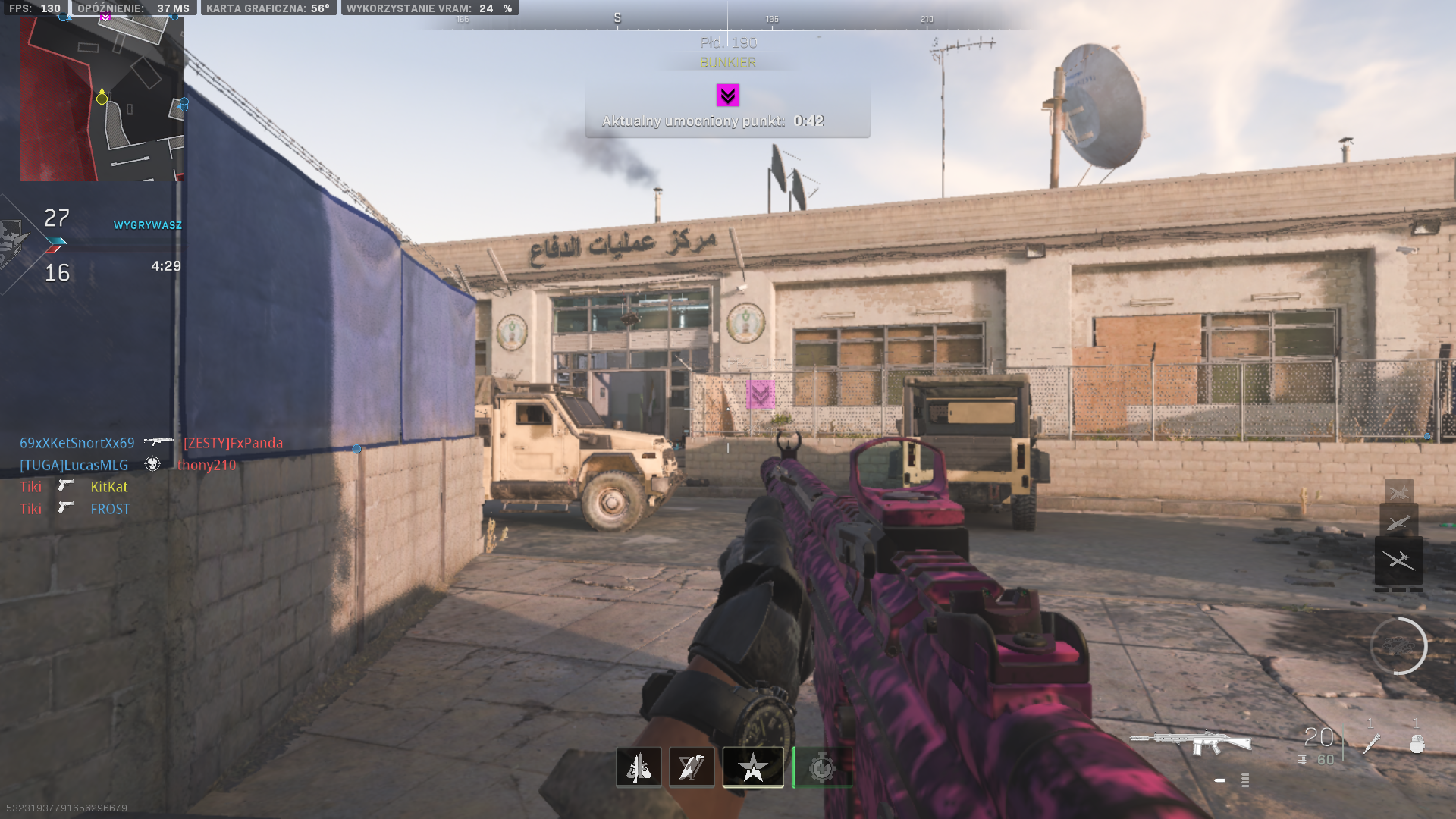The width and height of the screenshot is (1456, 819).
Task: Select the Scavenger vulture perk icon
Action: tap(692, 767)
